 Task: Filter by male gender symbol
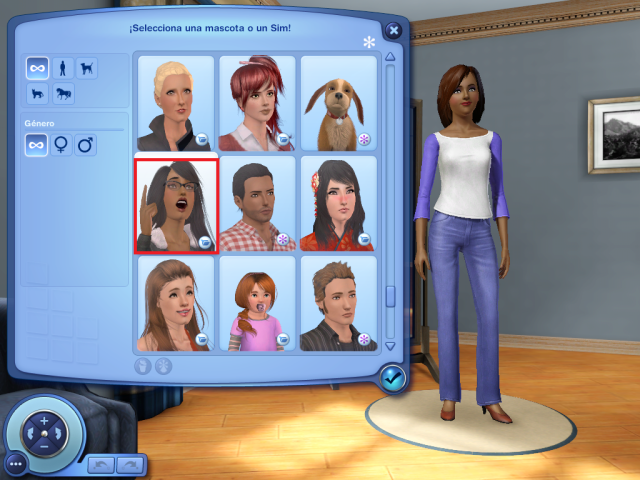[x=87, y=146]
